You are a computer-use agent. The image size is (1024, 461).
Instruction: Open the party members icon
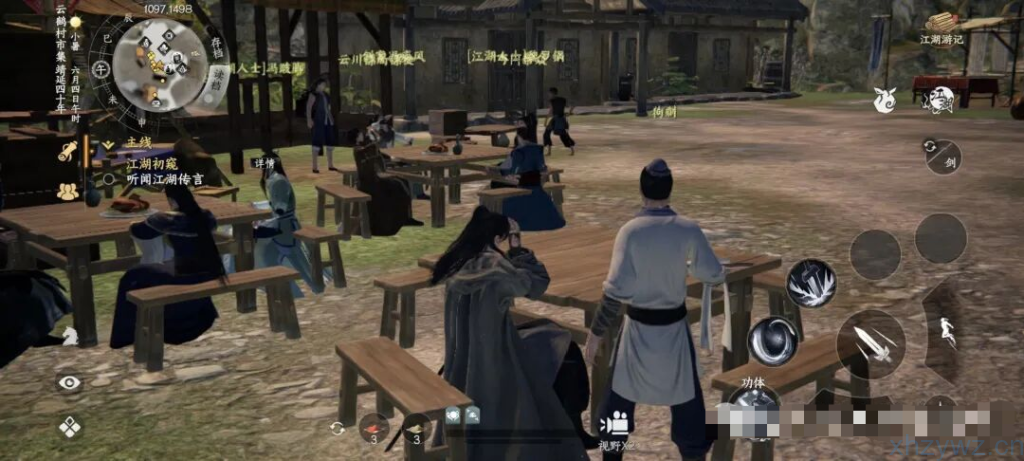pos(68,190)
